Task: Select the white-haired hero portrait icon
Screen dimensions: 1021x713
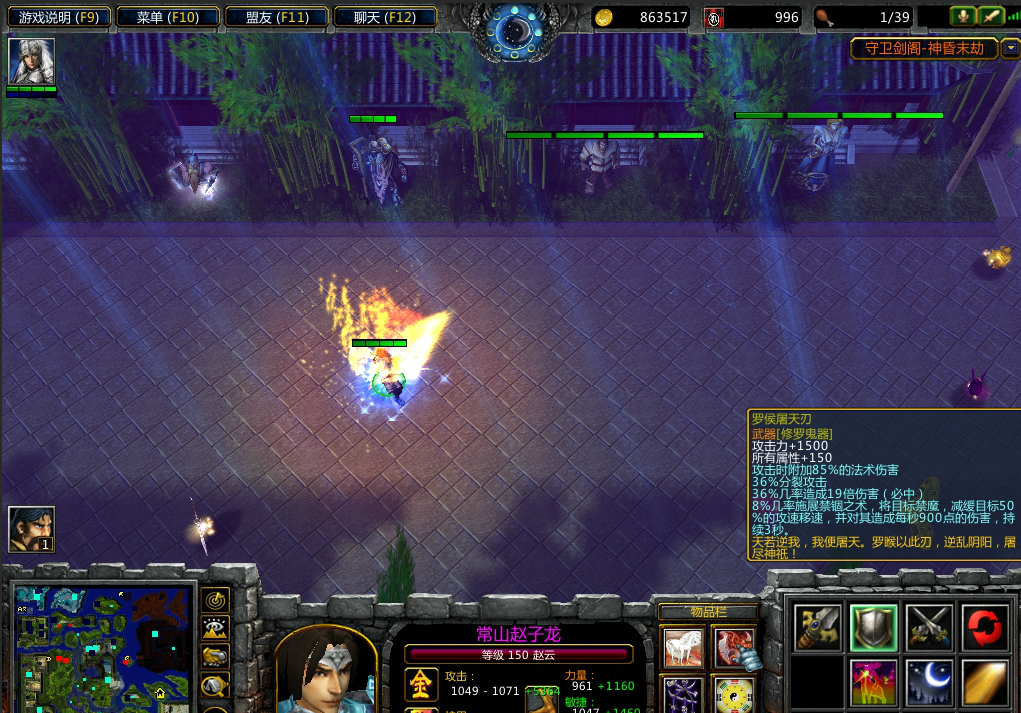Action: [x=31, y=61]
